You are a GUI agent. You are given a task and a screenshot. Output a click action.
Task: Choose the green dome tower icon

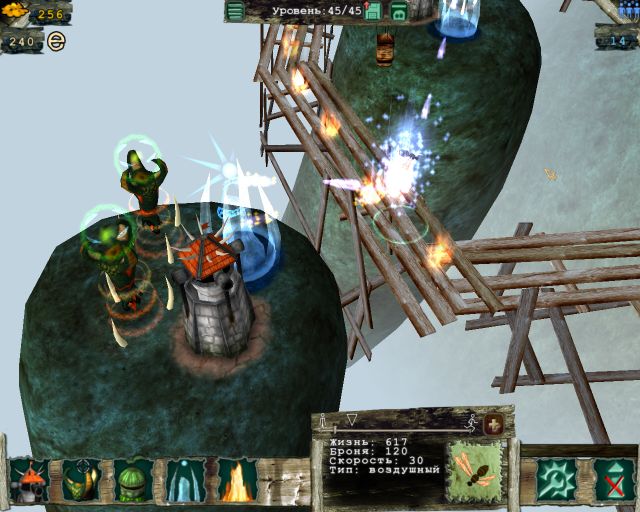pos(133,481)
